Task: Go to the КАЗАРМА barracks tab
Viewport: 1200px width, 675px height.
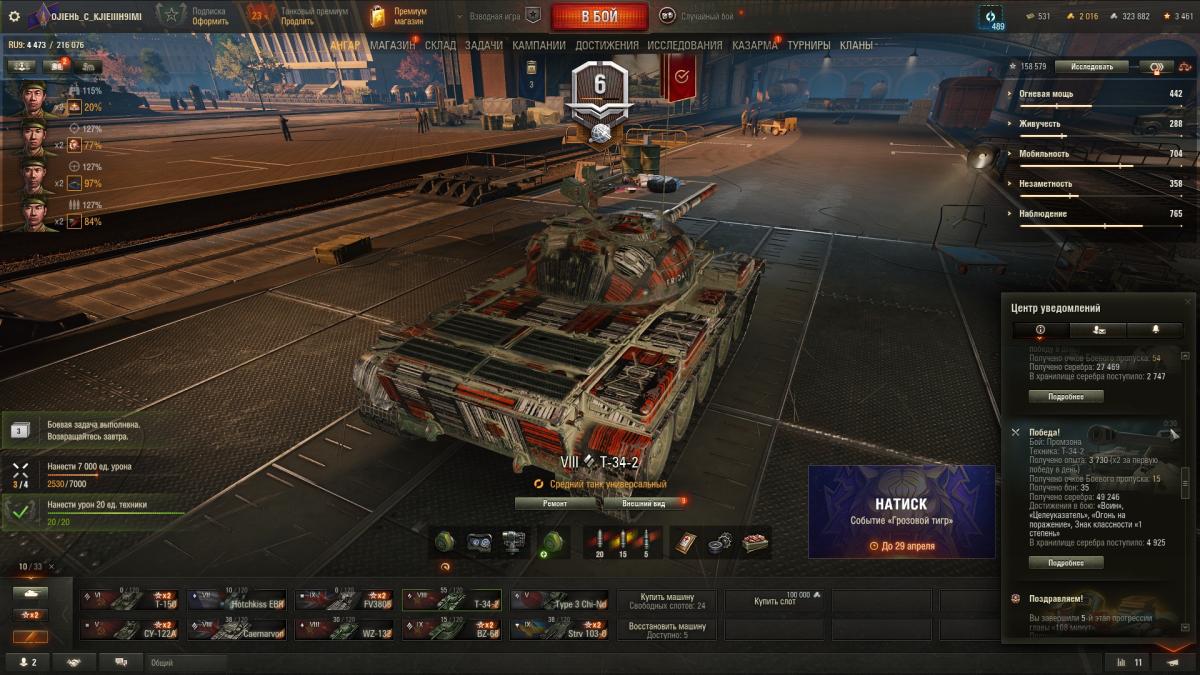Action: click(754, 45)
